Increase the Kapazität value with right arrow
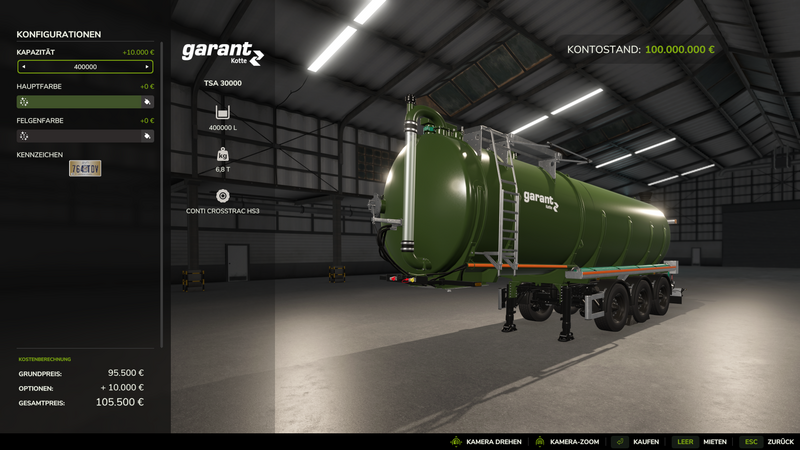 click(x=148, y=67)
